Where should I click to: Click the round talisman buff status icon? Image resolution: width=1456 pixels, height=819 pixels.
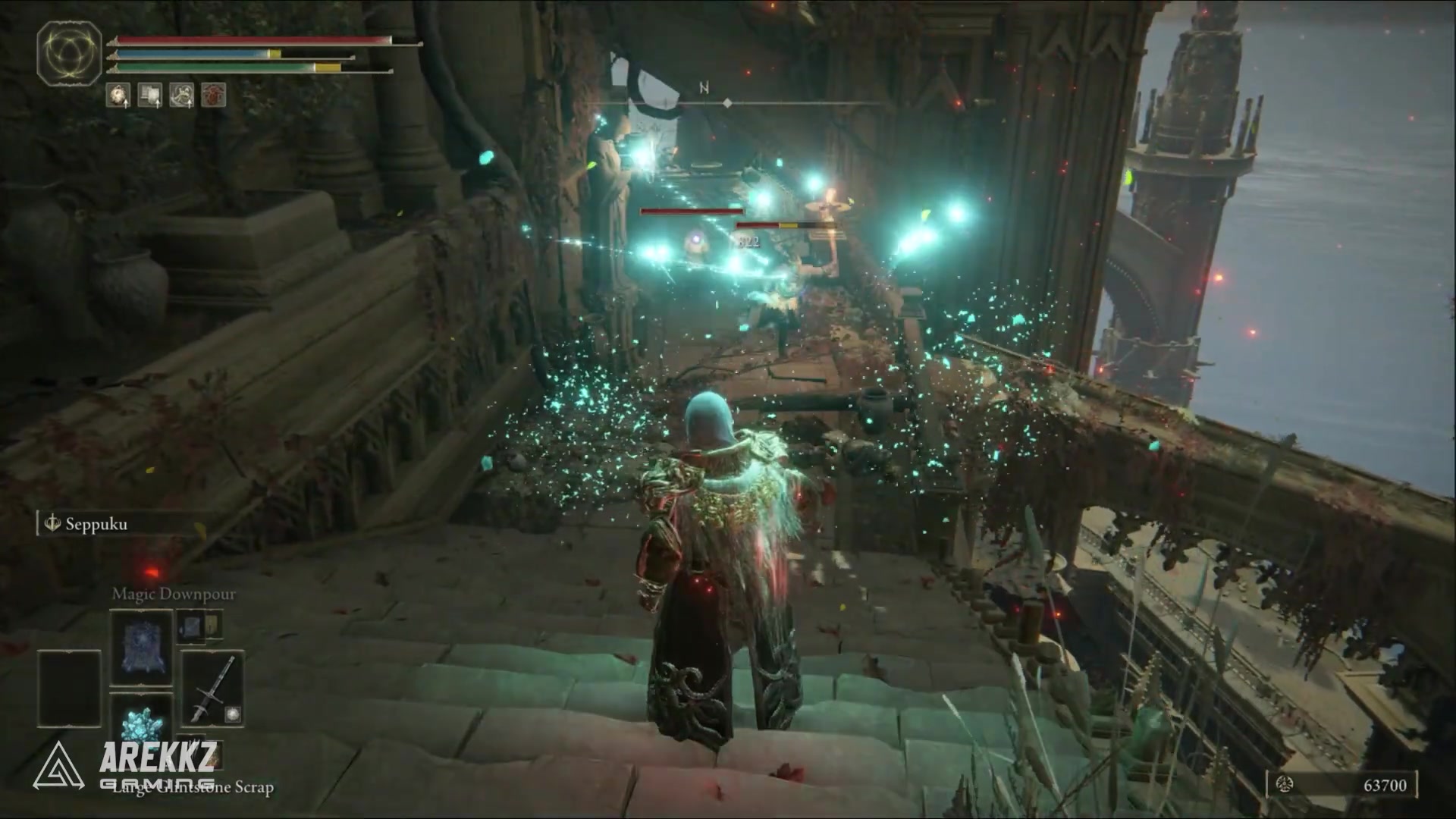click(x=118, y=95)
